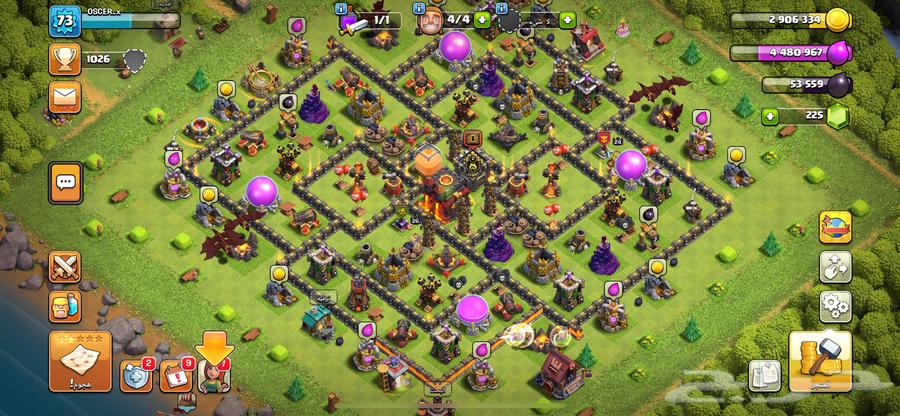This screenshot has width=900, height=416.
Task: Open the crossed swords clan war button
Action: [x=64, y=265]
